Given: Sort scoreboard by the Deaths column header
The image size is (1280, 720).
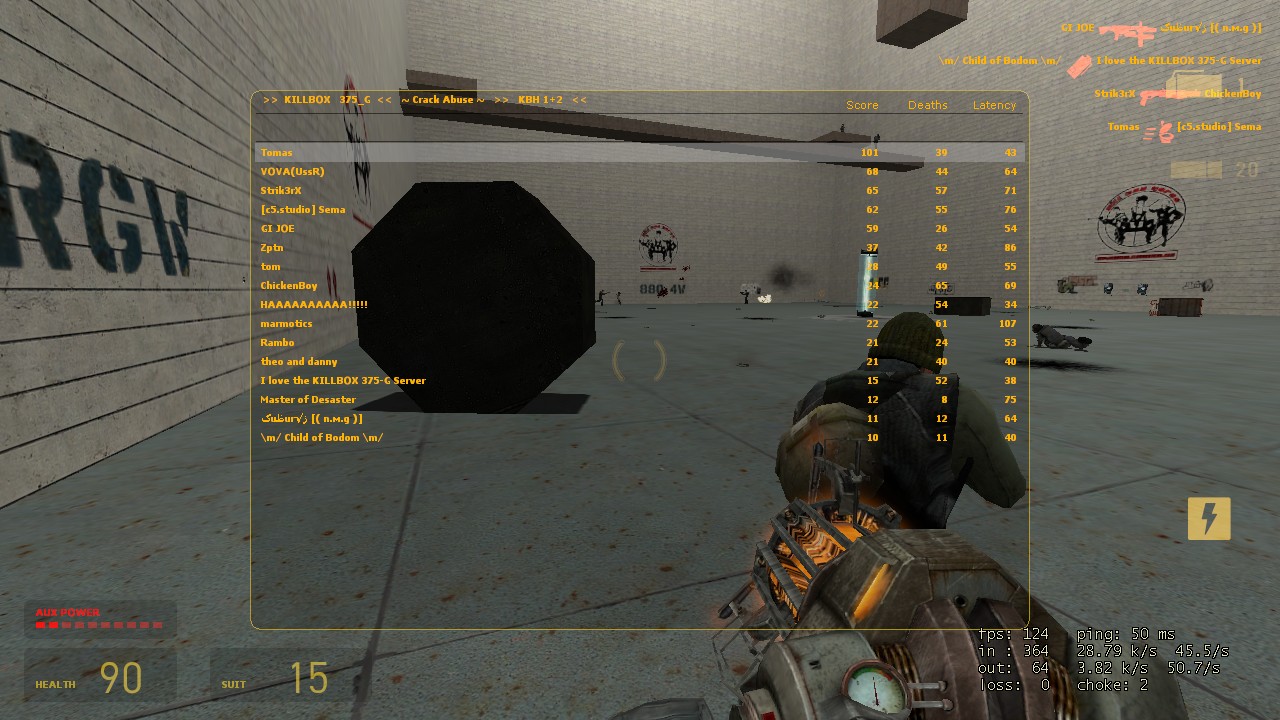Looking at the screenshot, I should click(927, 104).
